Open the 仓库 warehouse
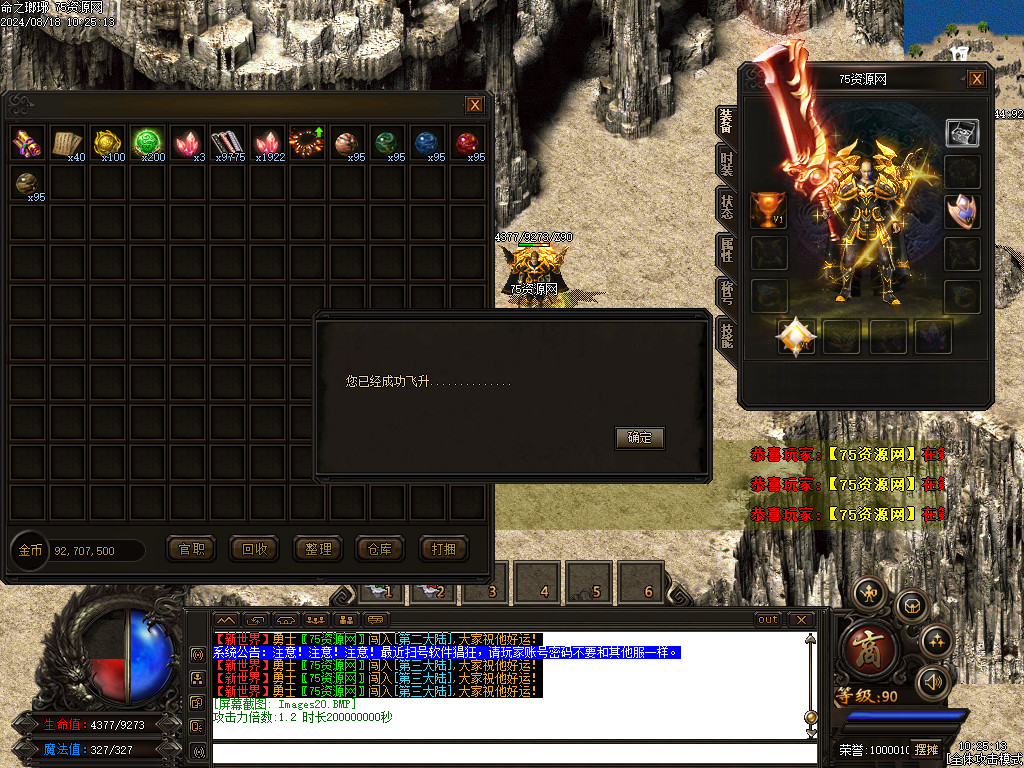 point(381,549)
